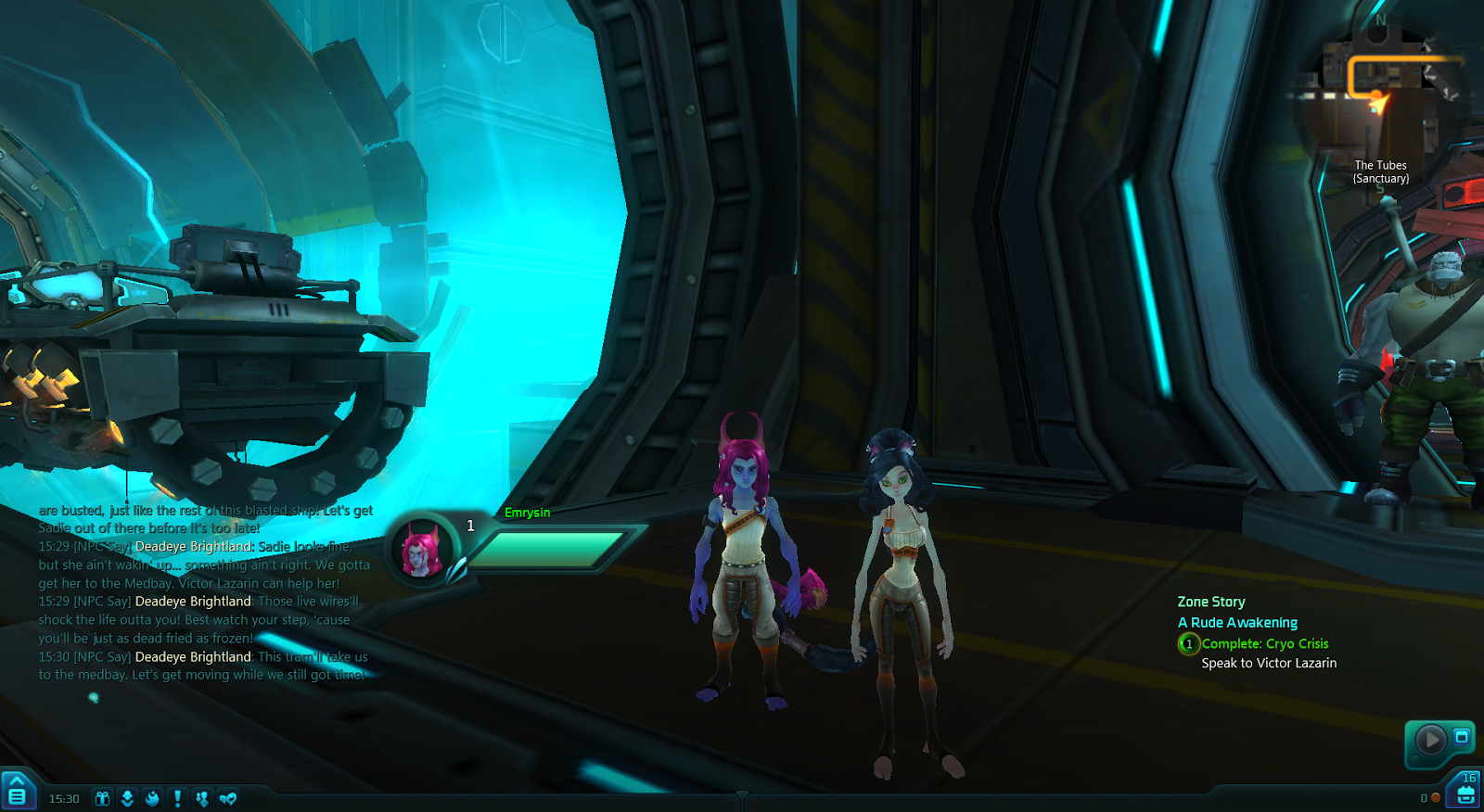Select the flame icon in the bottom bar
The height and width of the screenshot is (812, 1484).
(x=152, y=795)
